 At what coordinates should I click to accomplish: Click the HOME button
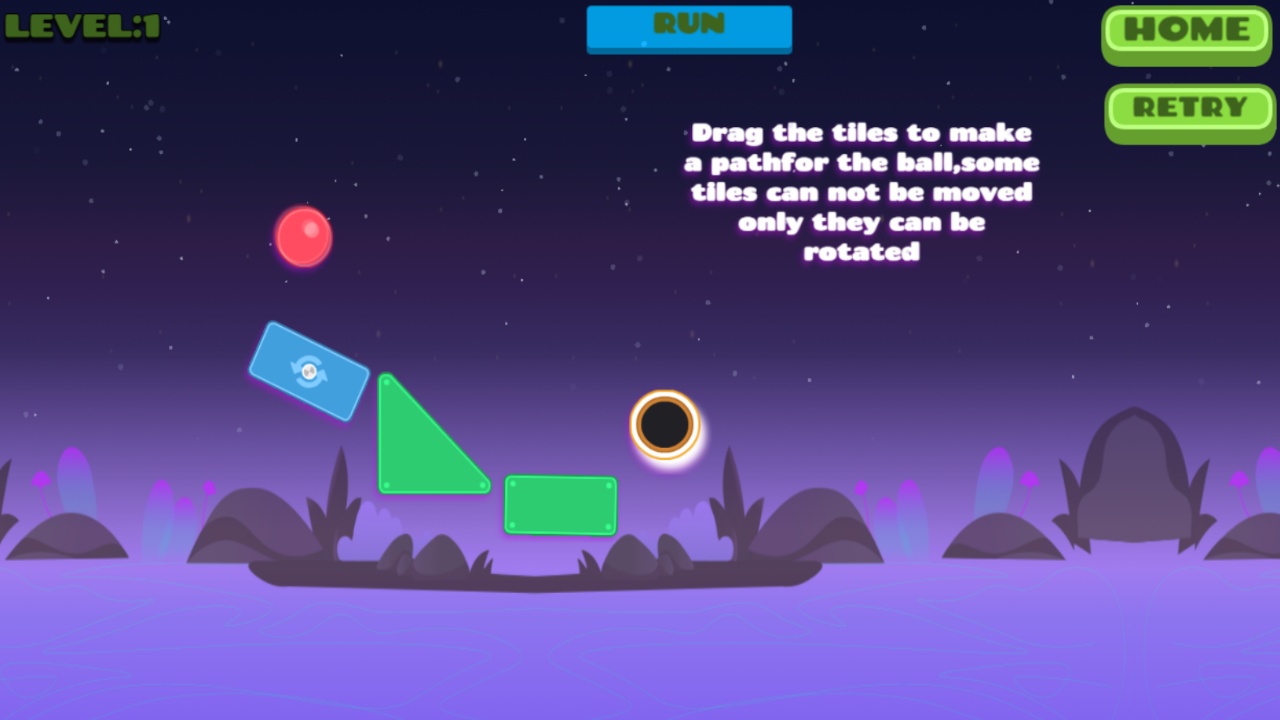pos(1185,32)
